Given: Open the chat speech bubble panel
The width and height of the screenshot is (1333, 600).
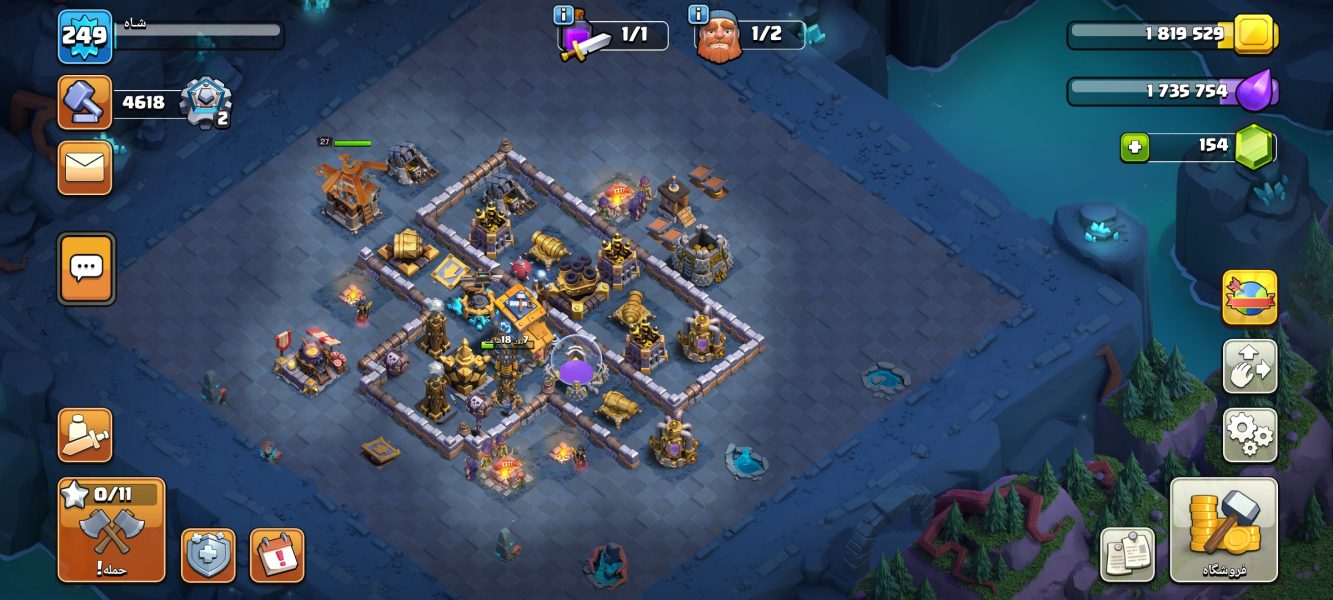Looking at the screenshot, I should 86,268.
